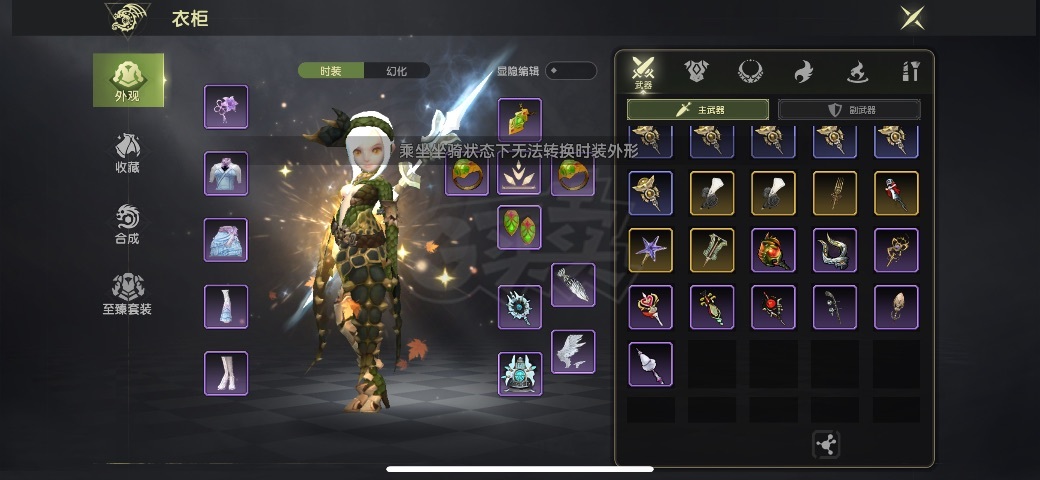Toggle the 显隐编辑 show/hide edit switch
The width and height of the screenshot is (1040, 480).
click(x=570, y=71)
